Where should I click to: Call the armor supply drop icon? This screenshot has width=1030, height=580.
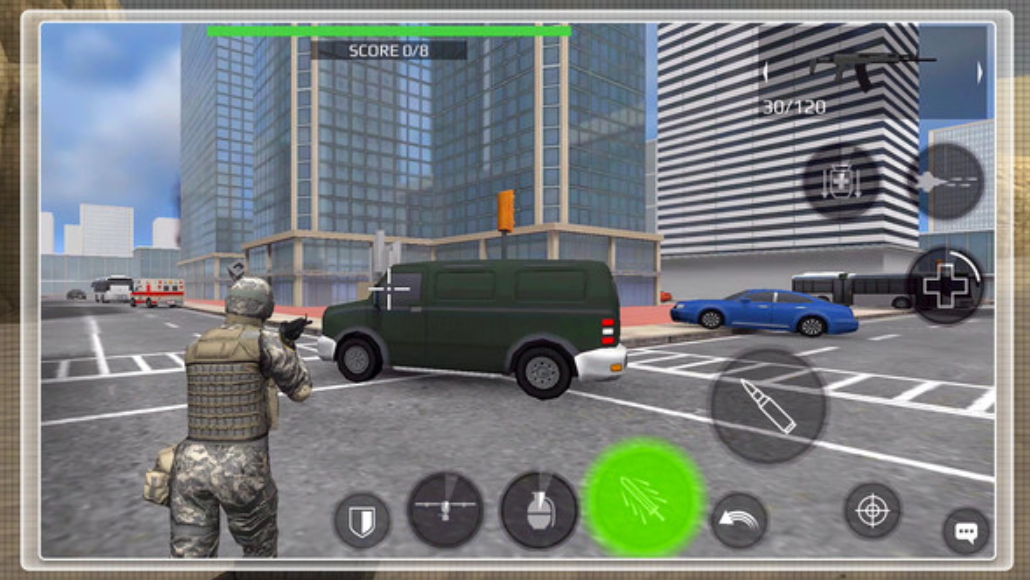coord(841,181)
